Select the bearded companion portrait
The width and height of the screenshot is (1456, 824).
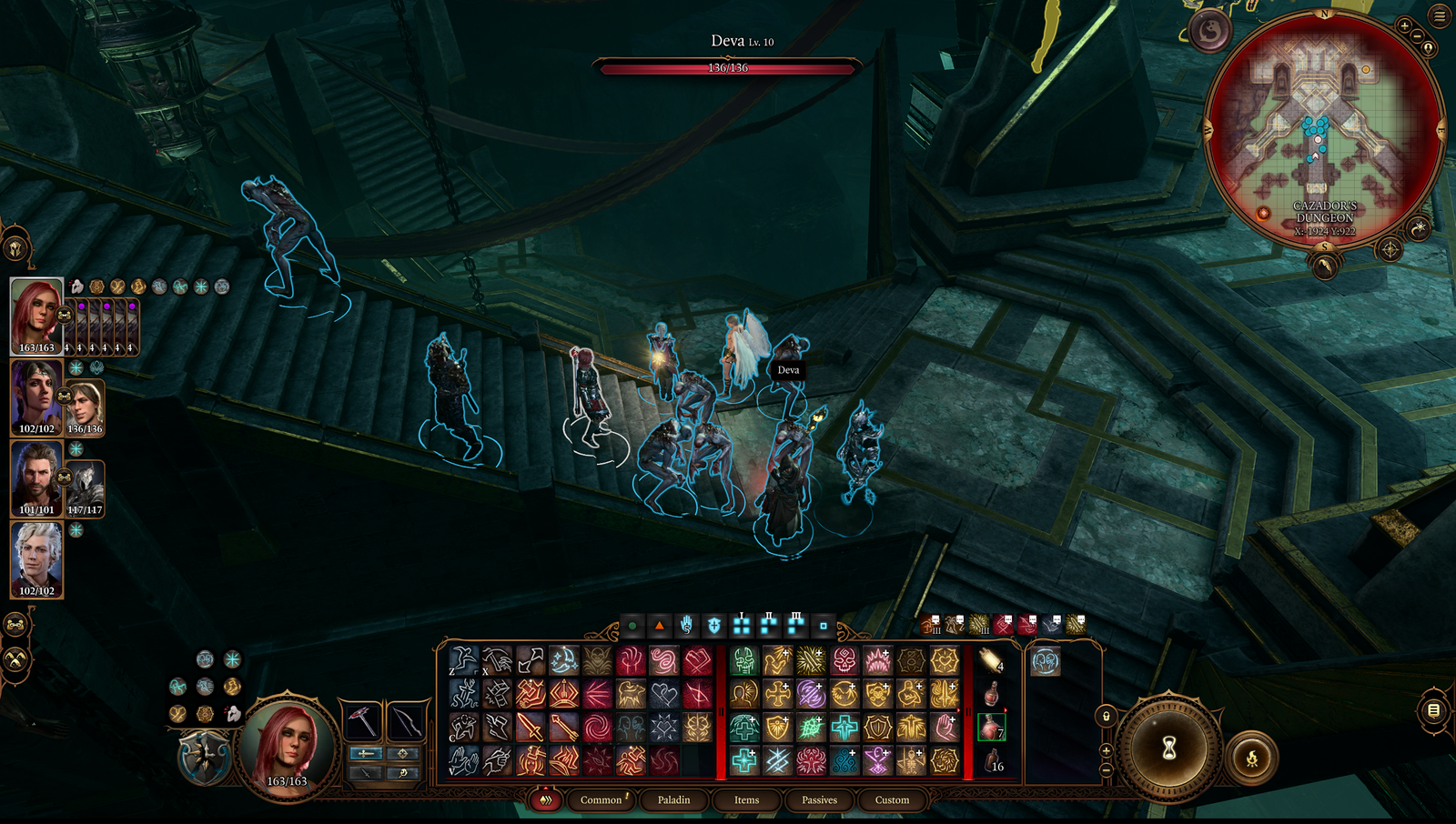click(x=36, y=478)
